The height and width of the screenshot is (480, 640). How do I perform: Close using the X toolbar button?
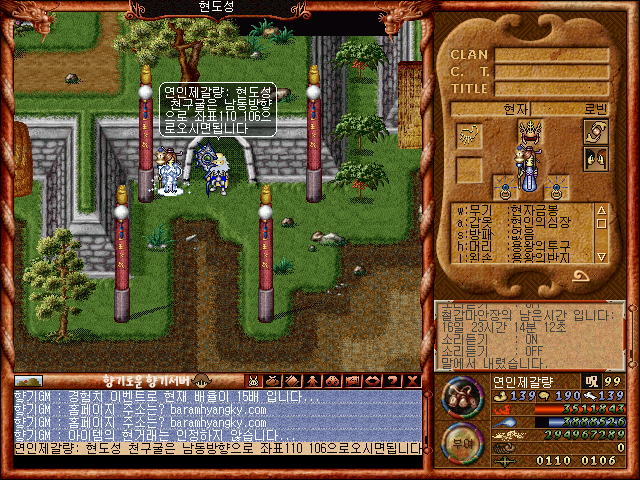[x=410, y=380]
